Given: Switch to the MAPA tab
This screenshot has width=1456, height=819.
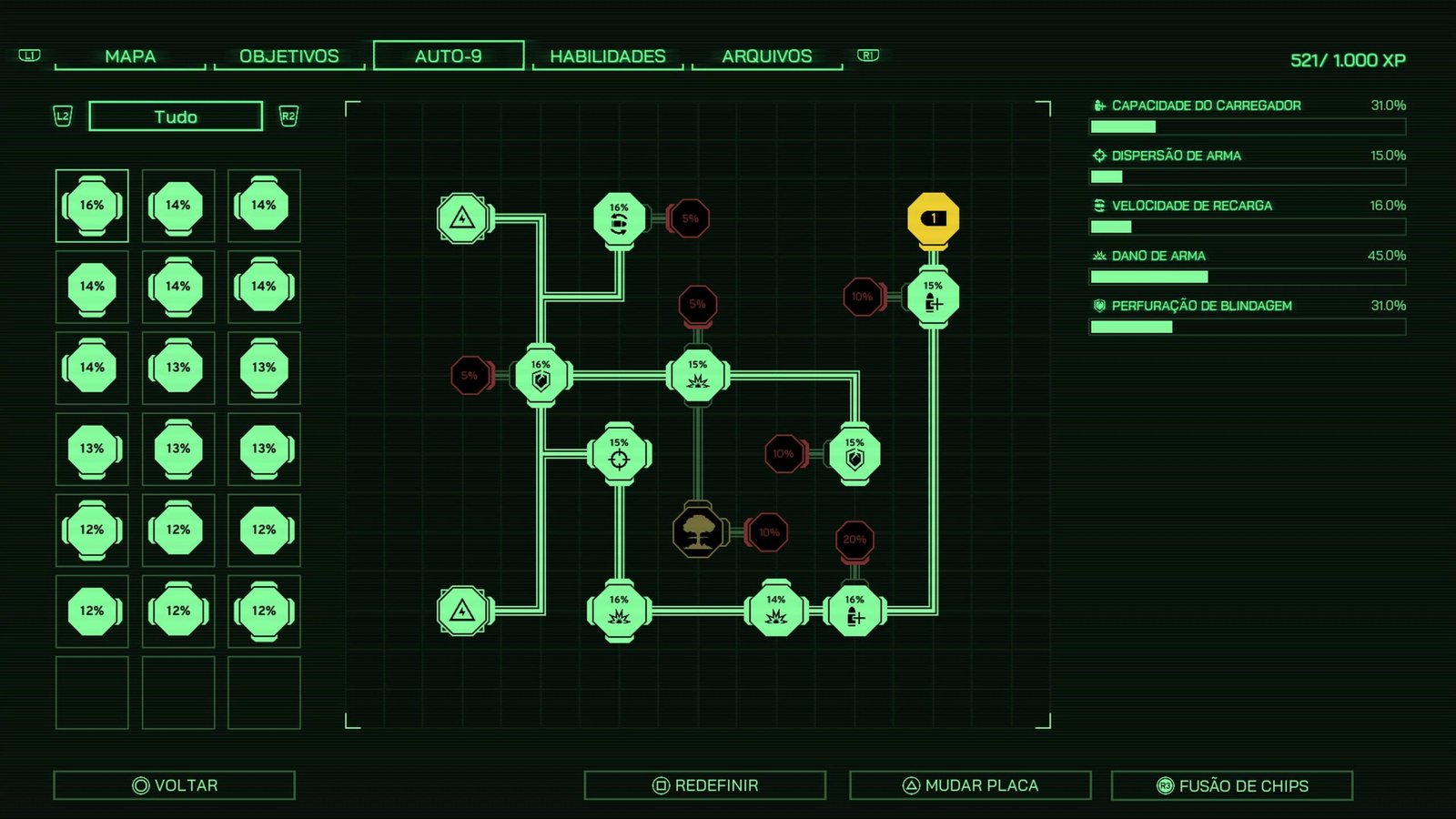Looking at the screenshot, I should tap(130, 56).
